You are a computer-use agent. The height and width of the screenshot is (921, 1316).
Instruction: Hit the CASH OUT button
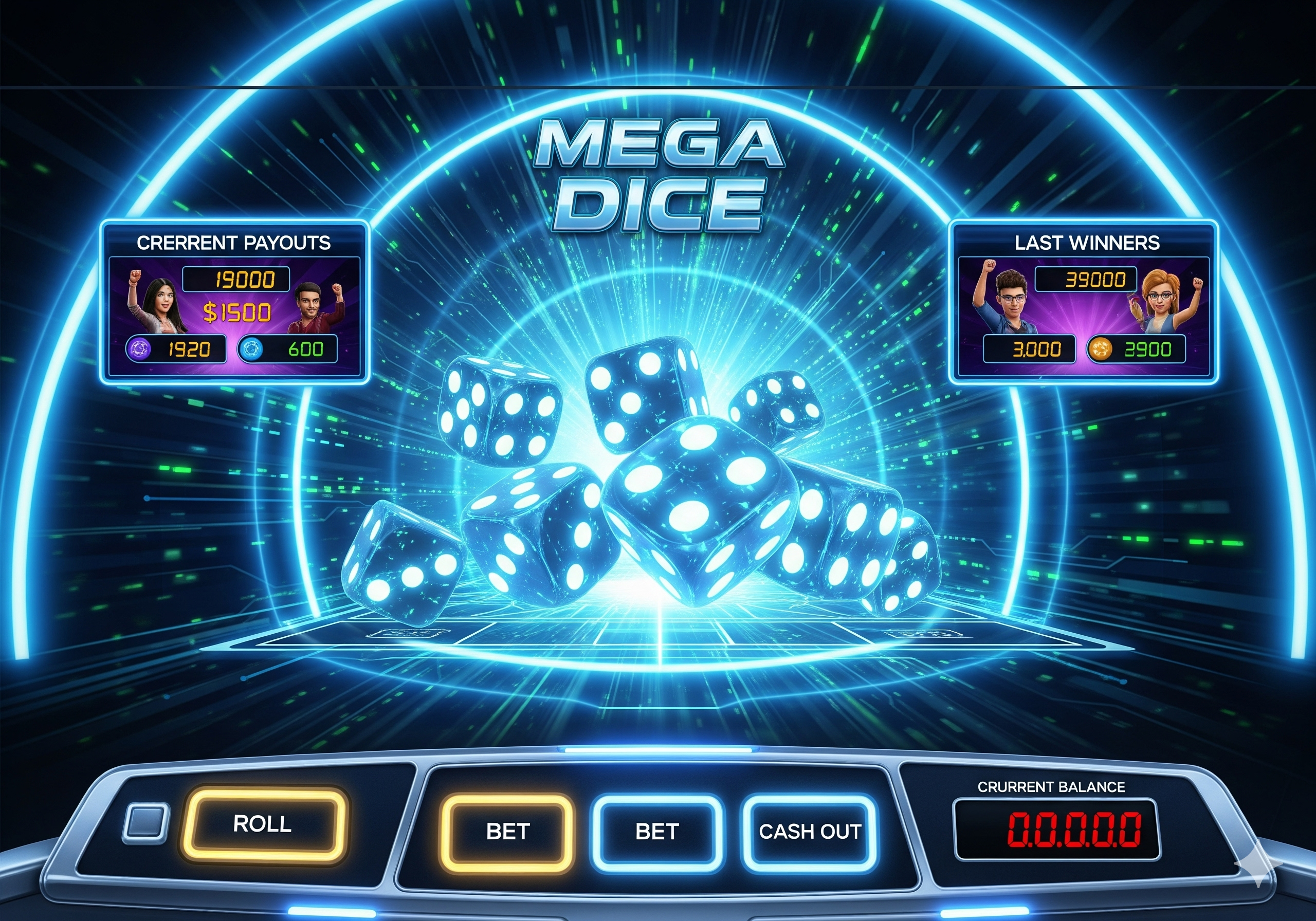coord(809,831)
